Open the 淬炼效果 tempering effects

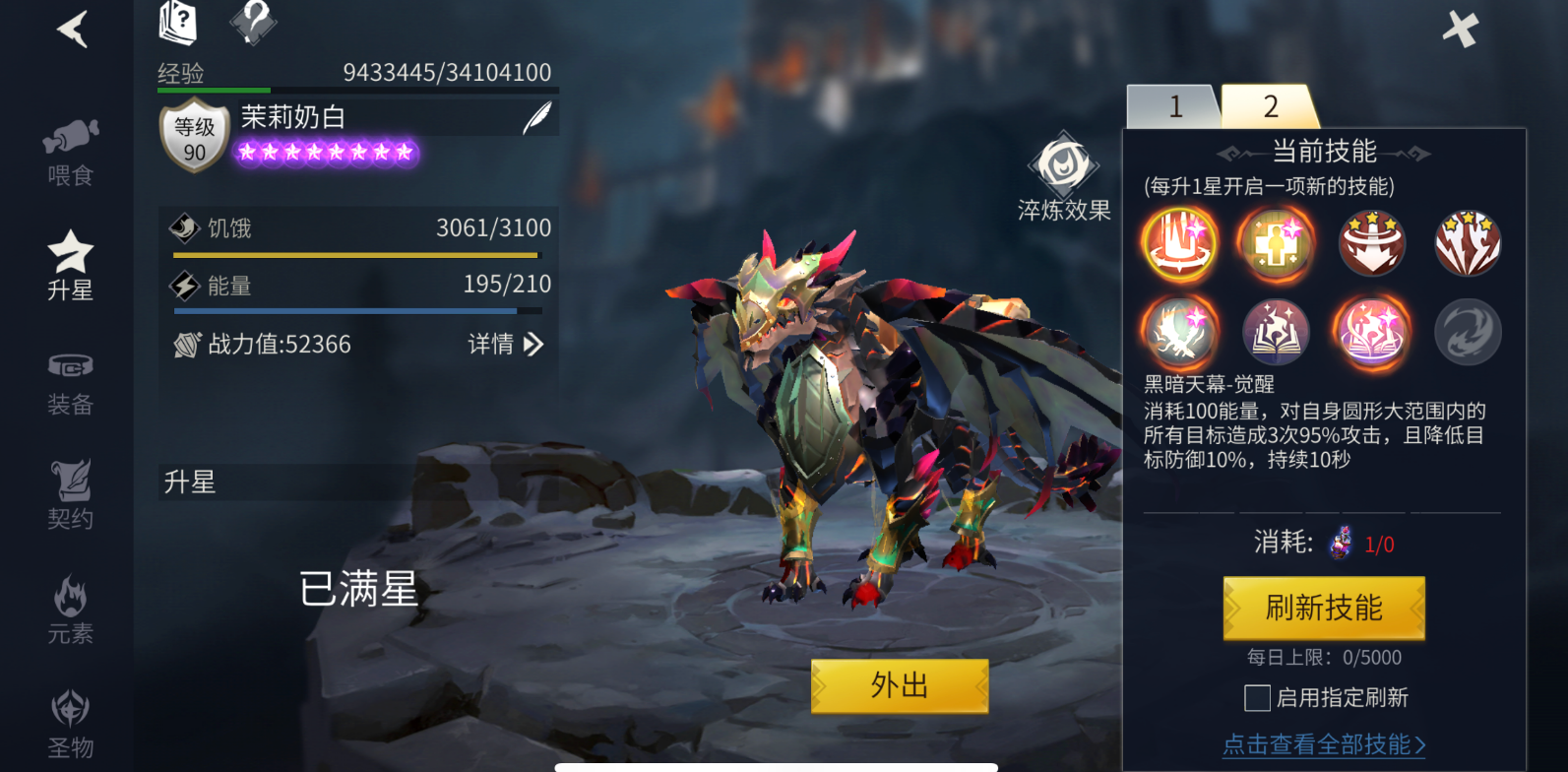[x=1064, y=177]
